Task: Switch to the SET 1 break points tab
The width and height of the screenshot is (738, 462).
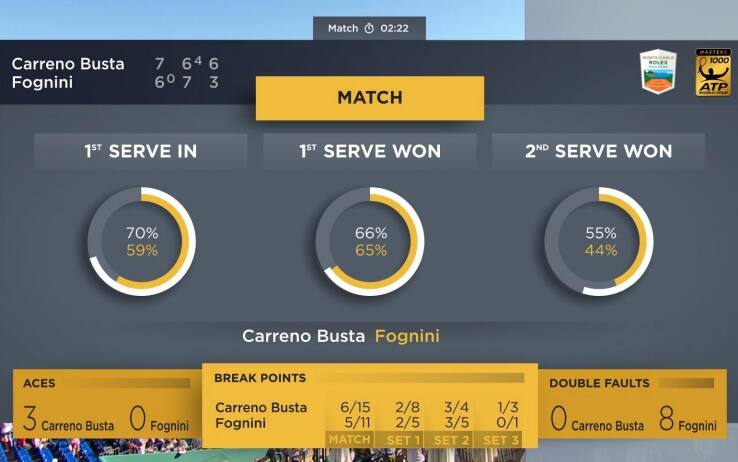Action: click(x=401, y=439)
